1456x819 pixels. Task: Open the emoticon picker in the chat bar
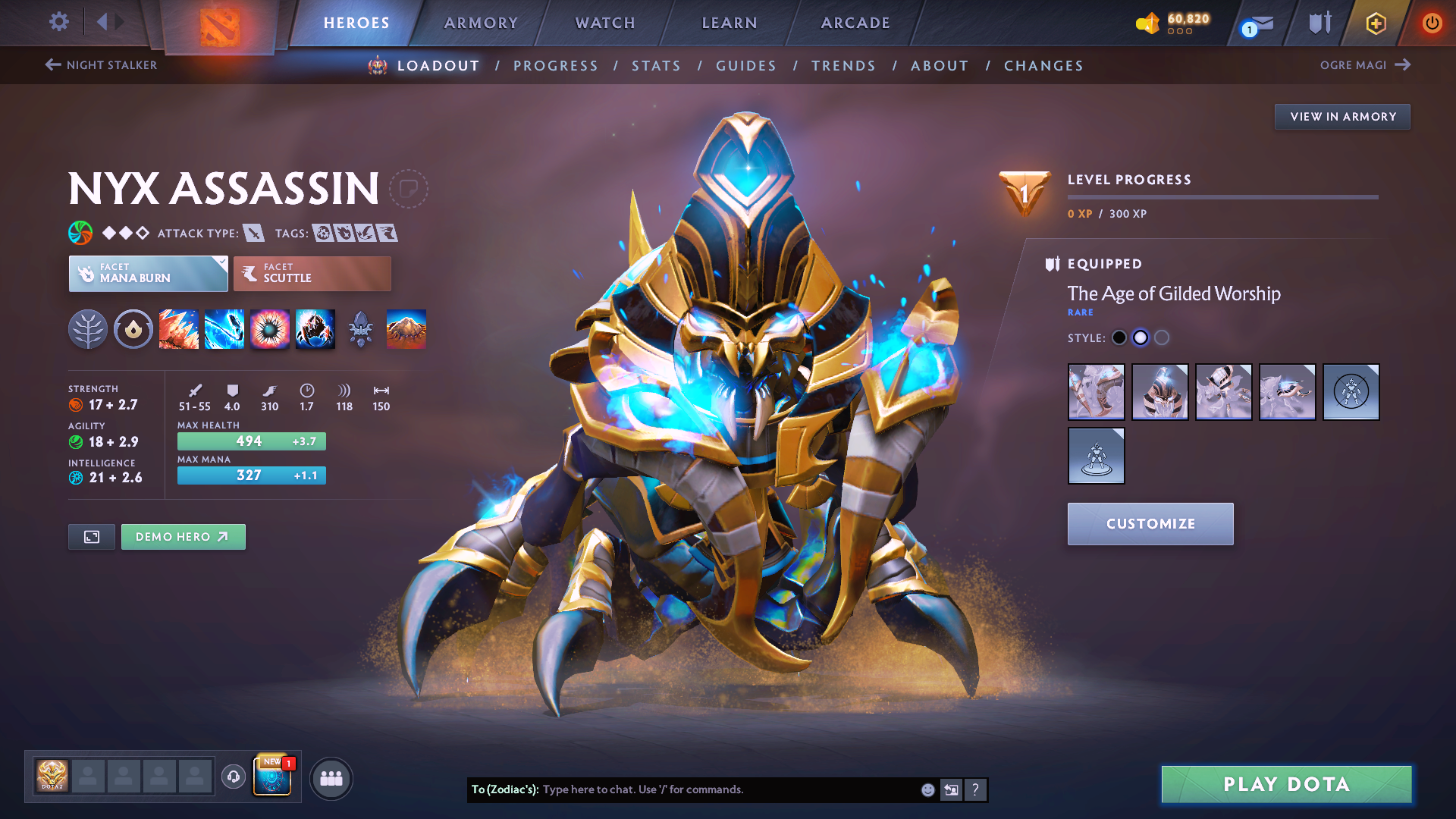pyautogui.click(x=927, y=789)
